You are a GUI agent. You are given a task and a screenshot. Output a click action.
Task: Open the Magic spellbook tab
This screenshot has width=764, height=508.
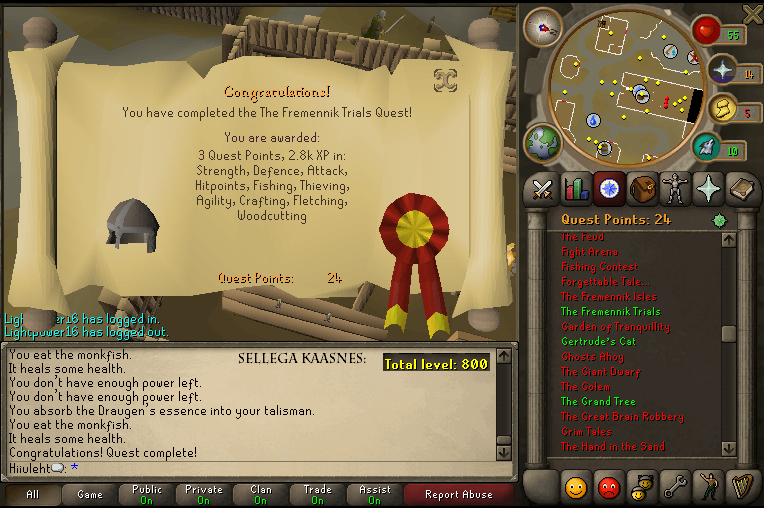click(741, 187)
